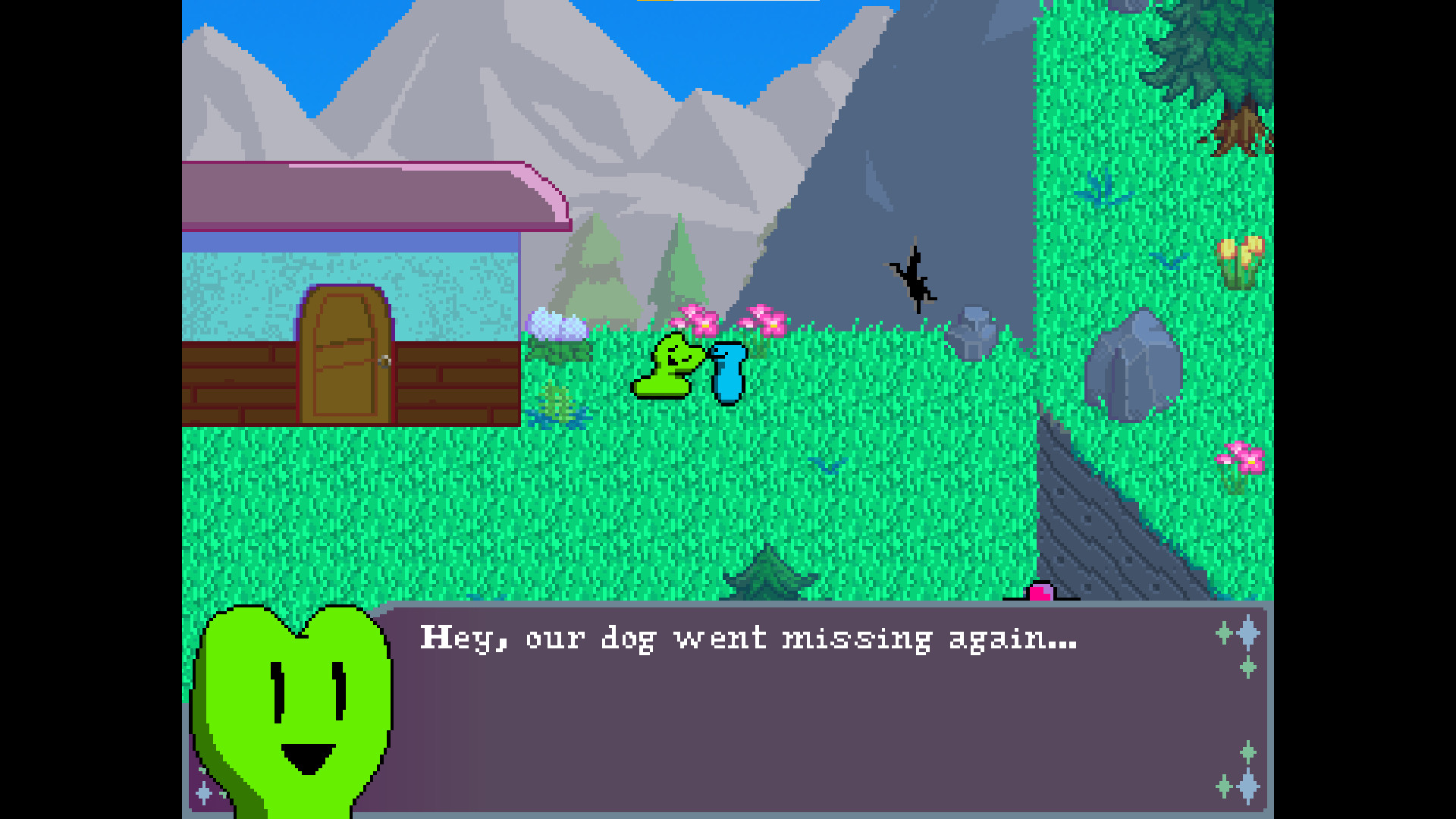
Task: Click the white flower bush beside the house
Action: pos(557,322)
